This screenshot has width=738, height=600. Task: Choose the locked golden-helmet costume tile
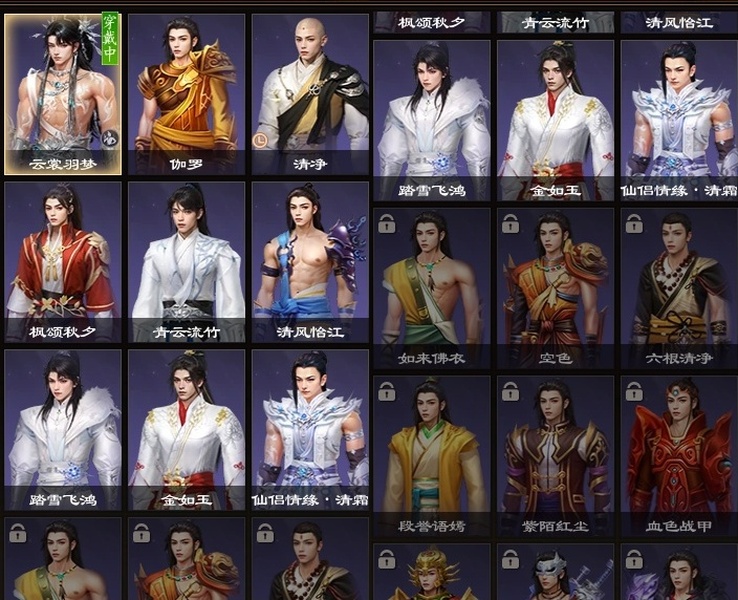coord(431,574)
